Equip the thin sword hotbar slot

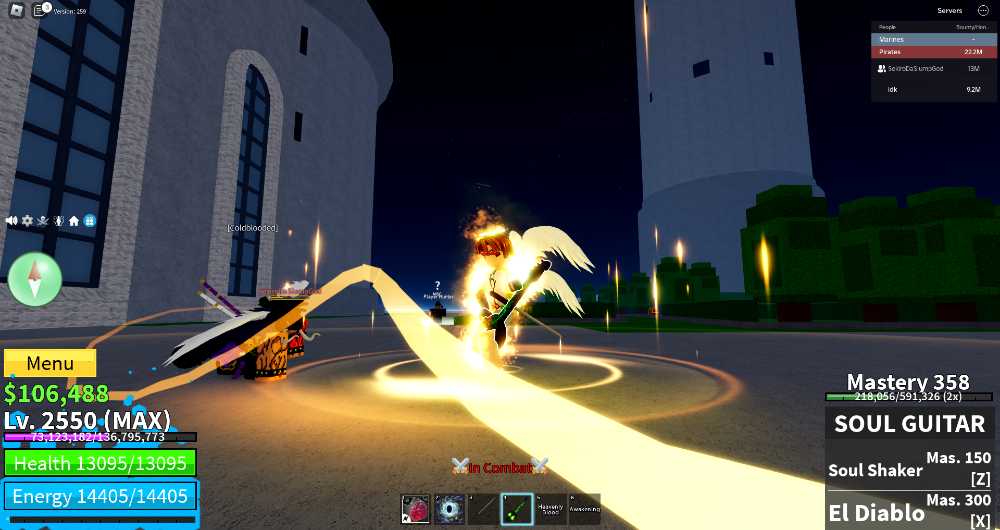point(483,509)
